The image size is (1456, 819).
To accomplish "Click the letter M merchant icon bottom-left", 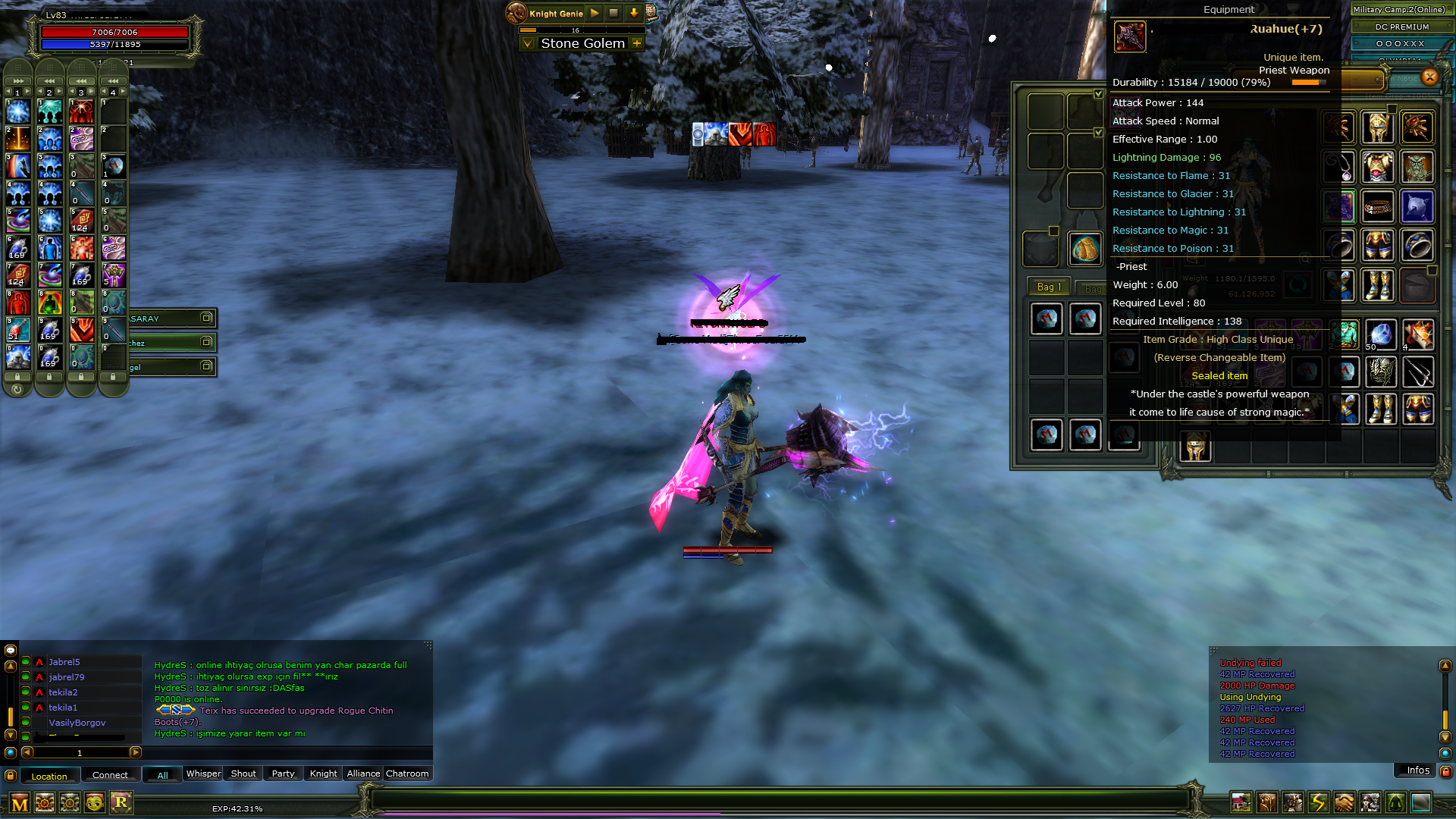I will click(x=20, y=802).
